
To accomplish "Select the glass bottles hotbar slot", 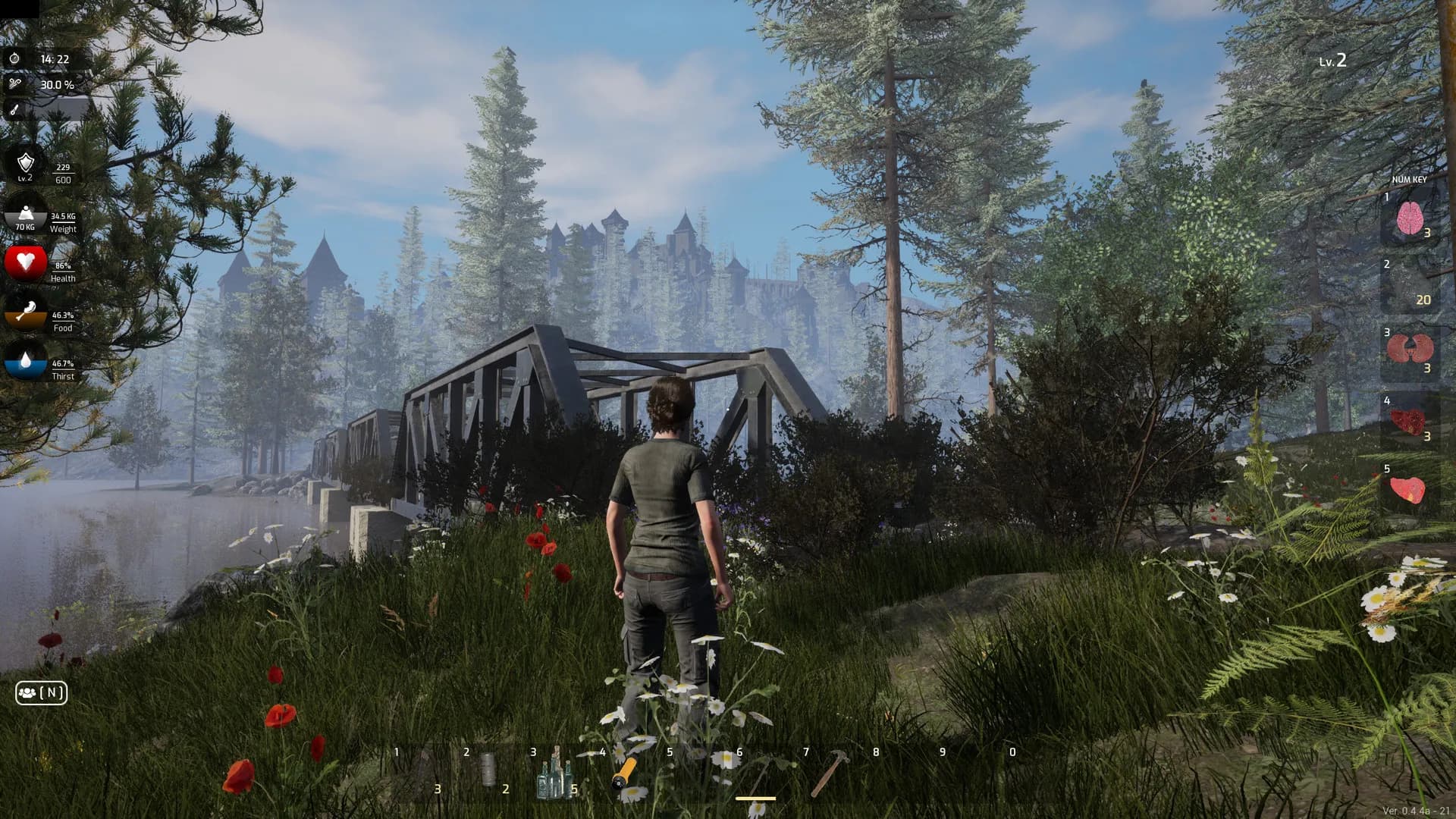I will pos(554,775).
